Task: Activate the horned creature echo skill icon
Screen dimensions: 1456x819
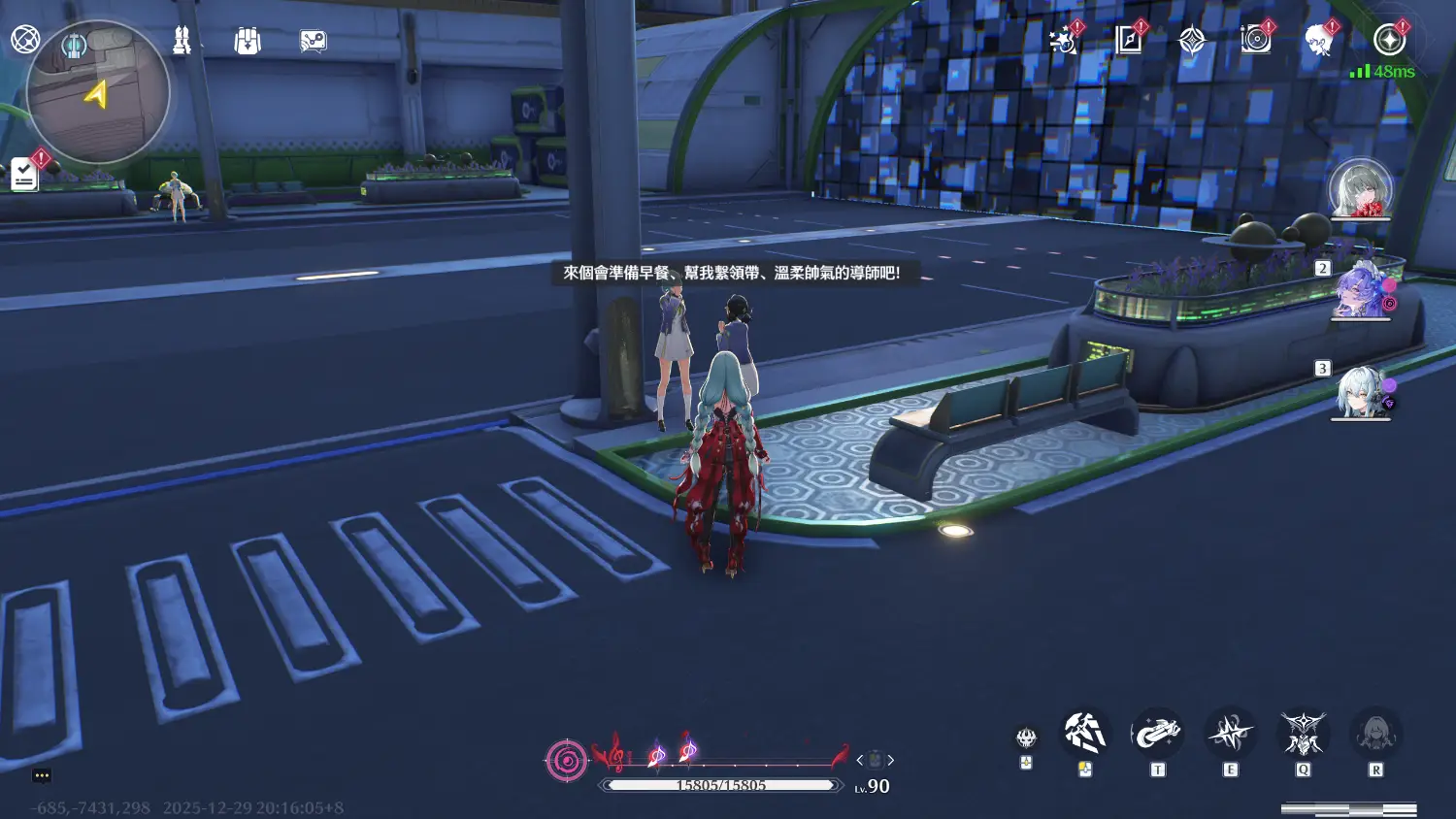Action: [1303, 734]
